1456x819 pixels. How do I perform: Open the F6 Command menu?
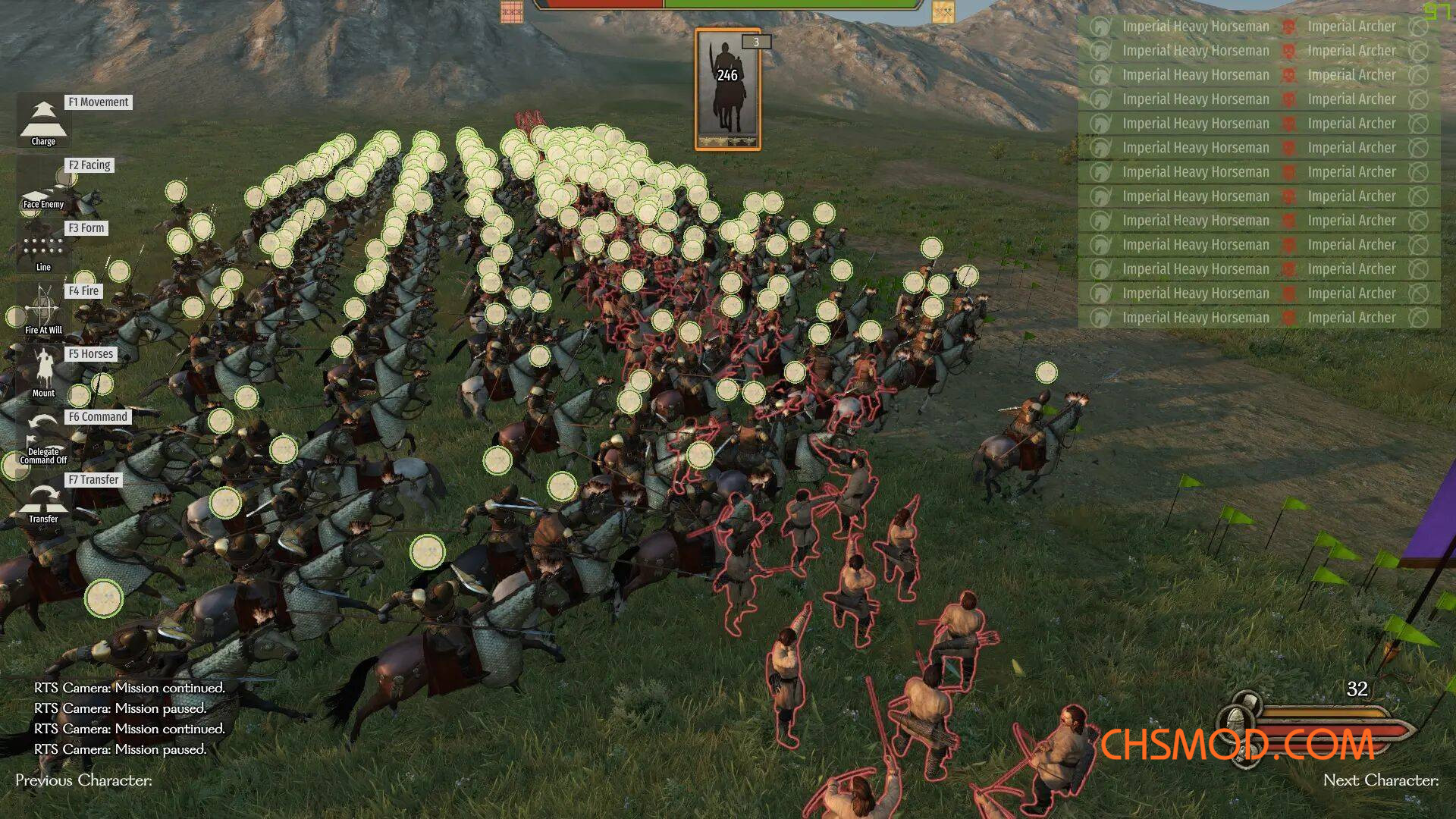pos(97,416)
